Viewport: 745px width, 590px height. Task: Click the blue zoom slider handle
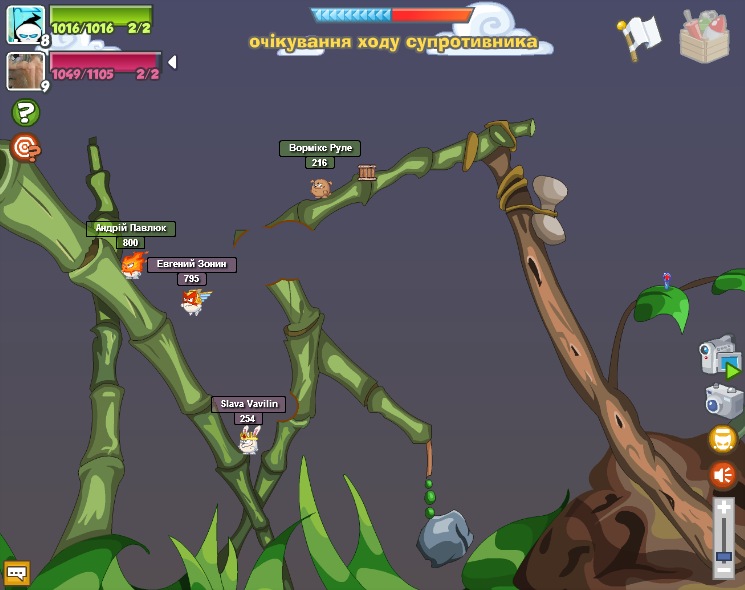724,555
